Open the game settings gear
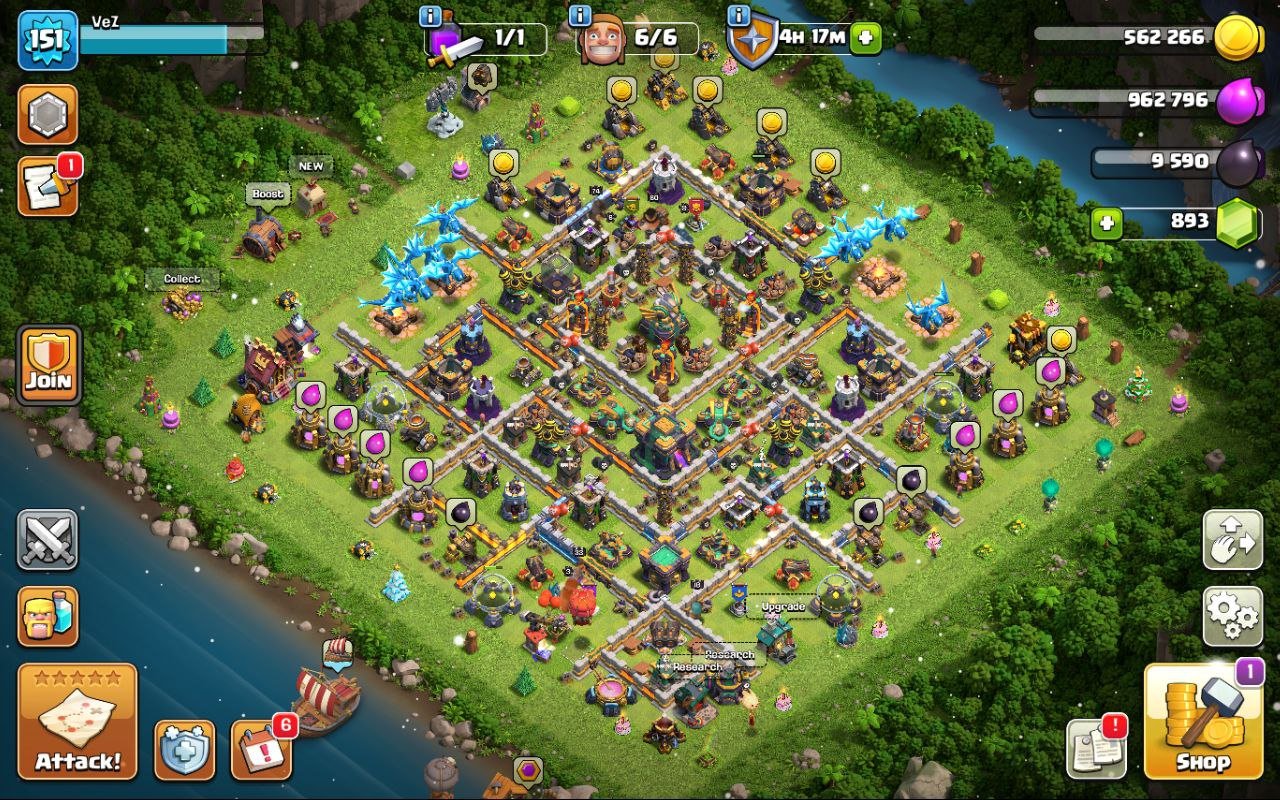The height and width of the screenshot is (800, 1280). coord(1232,617)
